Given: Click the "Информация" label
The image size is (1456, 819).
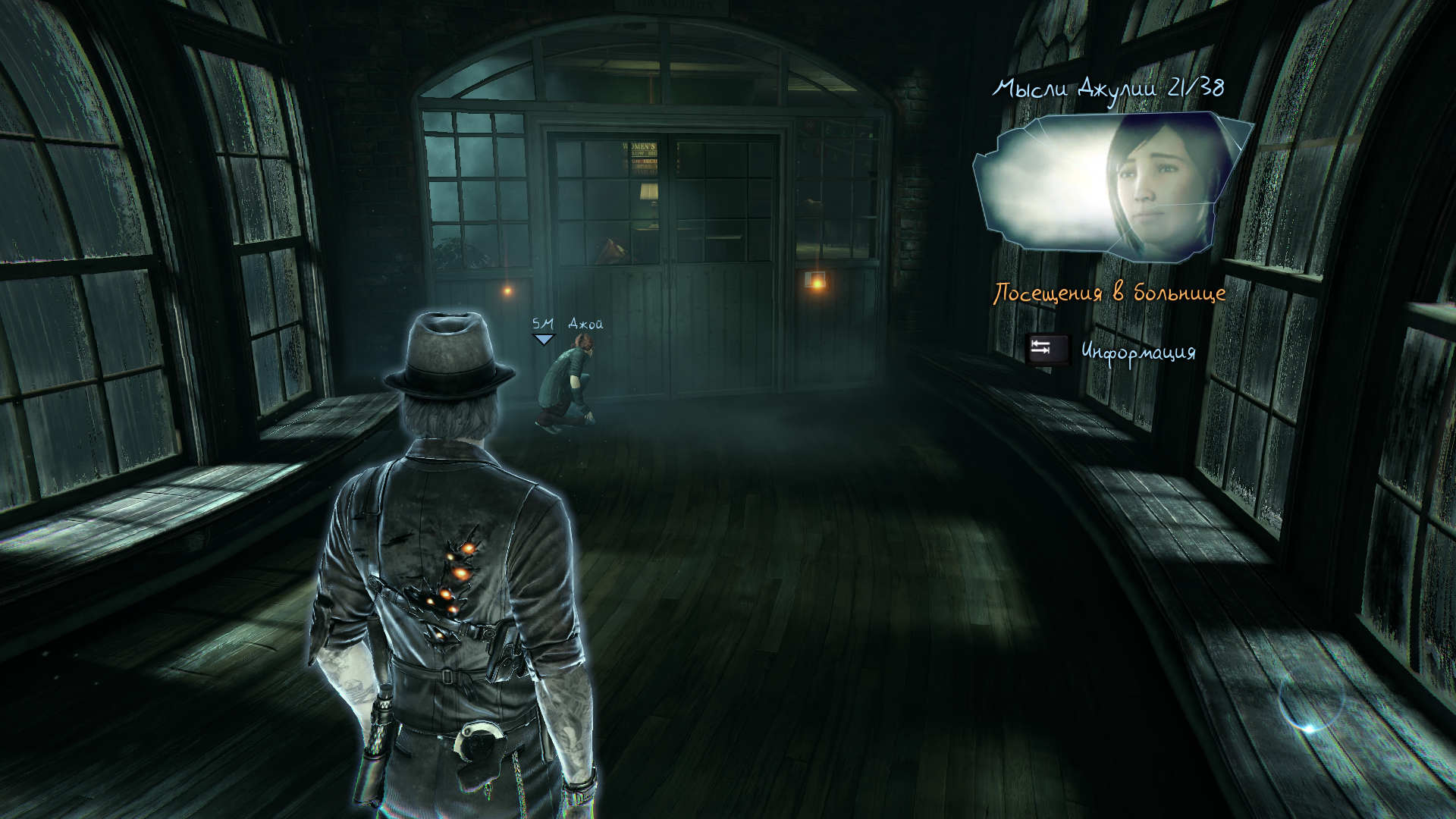Looking at the screenshot, I should [x=1137, y=352].
